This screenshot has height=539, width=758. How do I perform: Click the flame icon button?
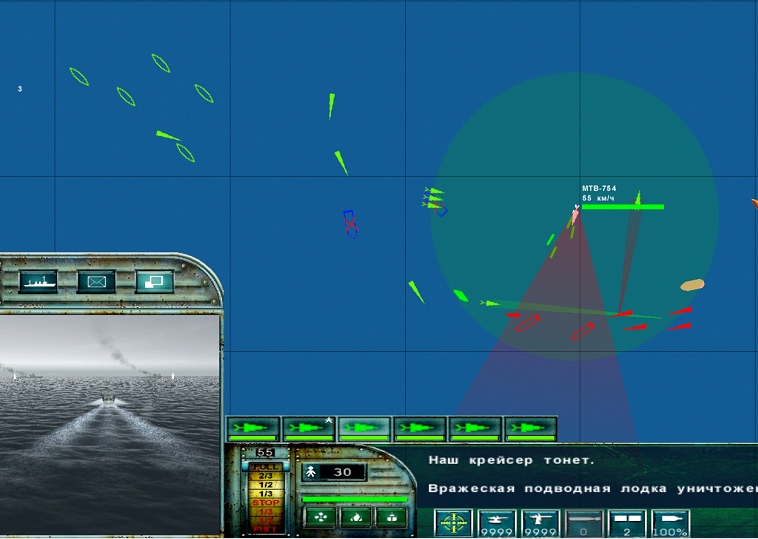(x=356, y=517)
